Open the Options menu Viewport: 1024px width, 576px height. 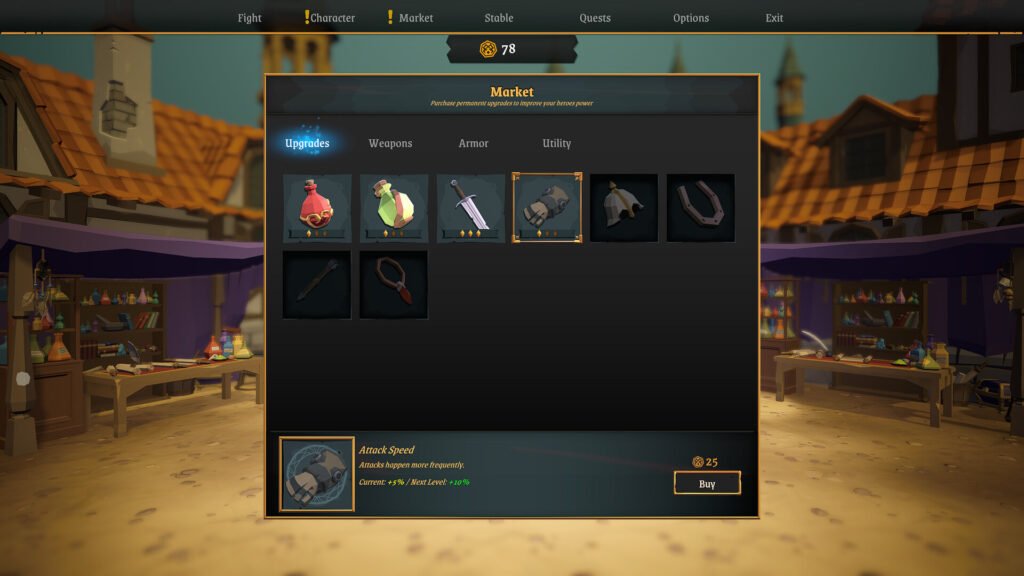(691, 18)
